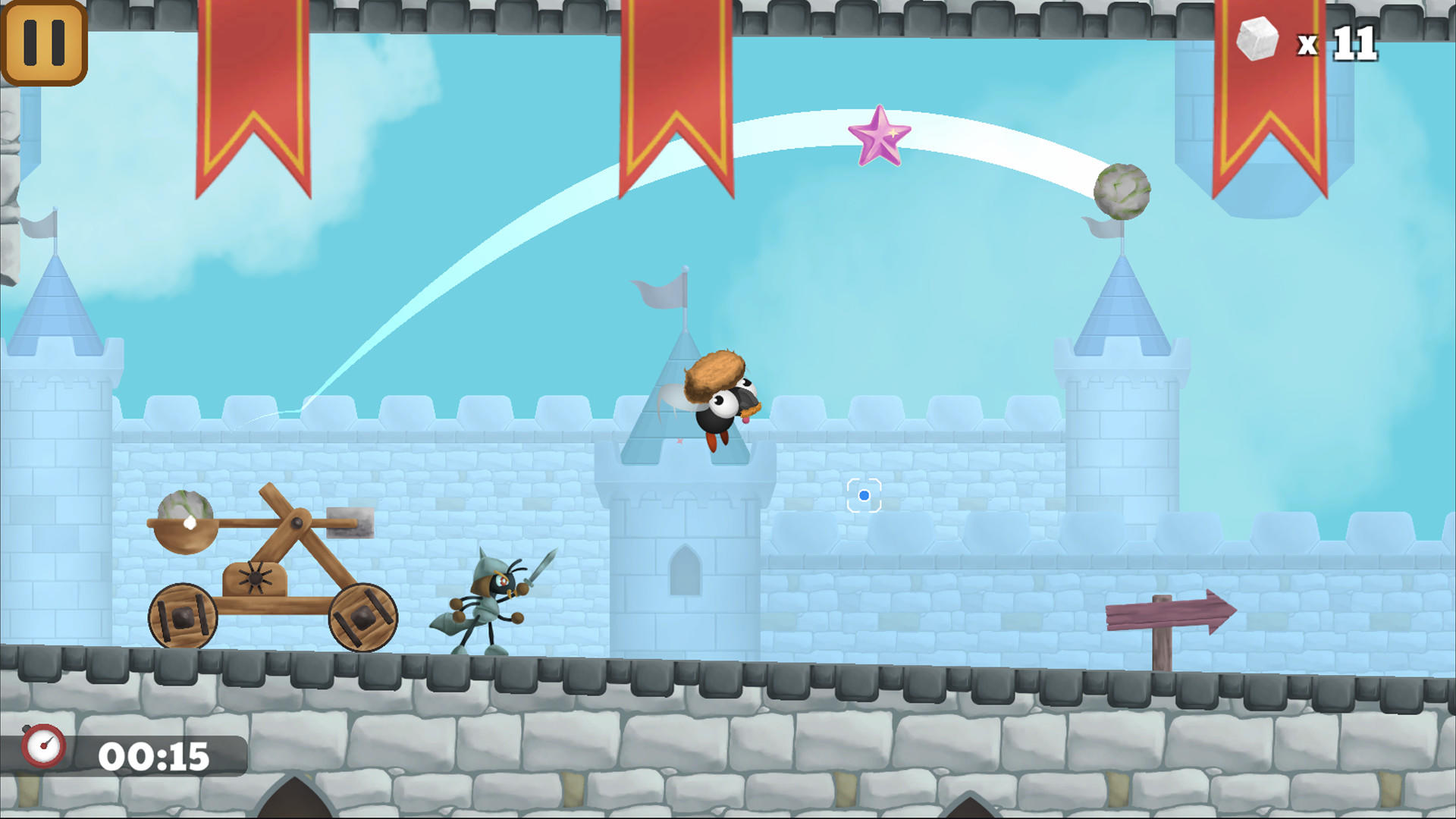Toggle the blue target reticle on the wall
The image size is (1456, 819).
(864, 494)
